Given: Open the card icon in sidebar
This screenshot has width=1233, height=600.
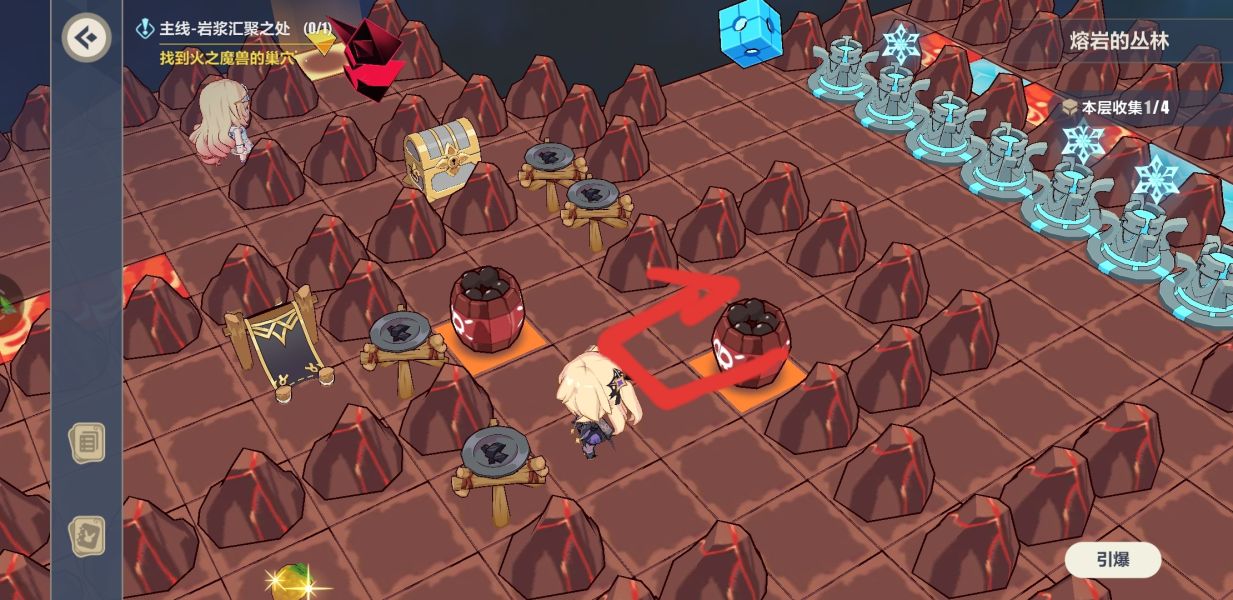Looking at the screenshot, I should 87,536.
